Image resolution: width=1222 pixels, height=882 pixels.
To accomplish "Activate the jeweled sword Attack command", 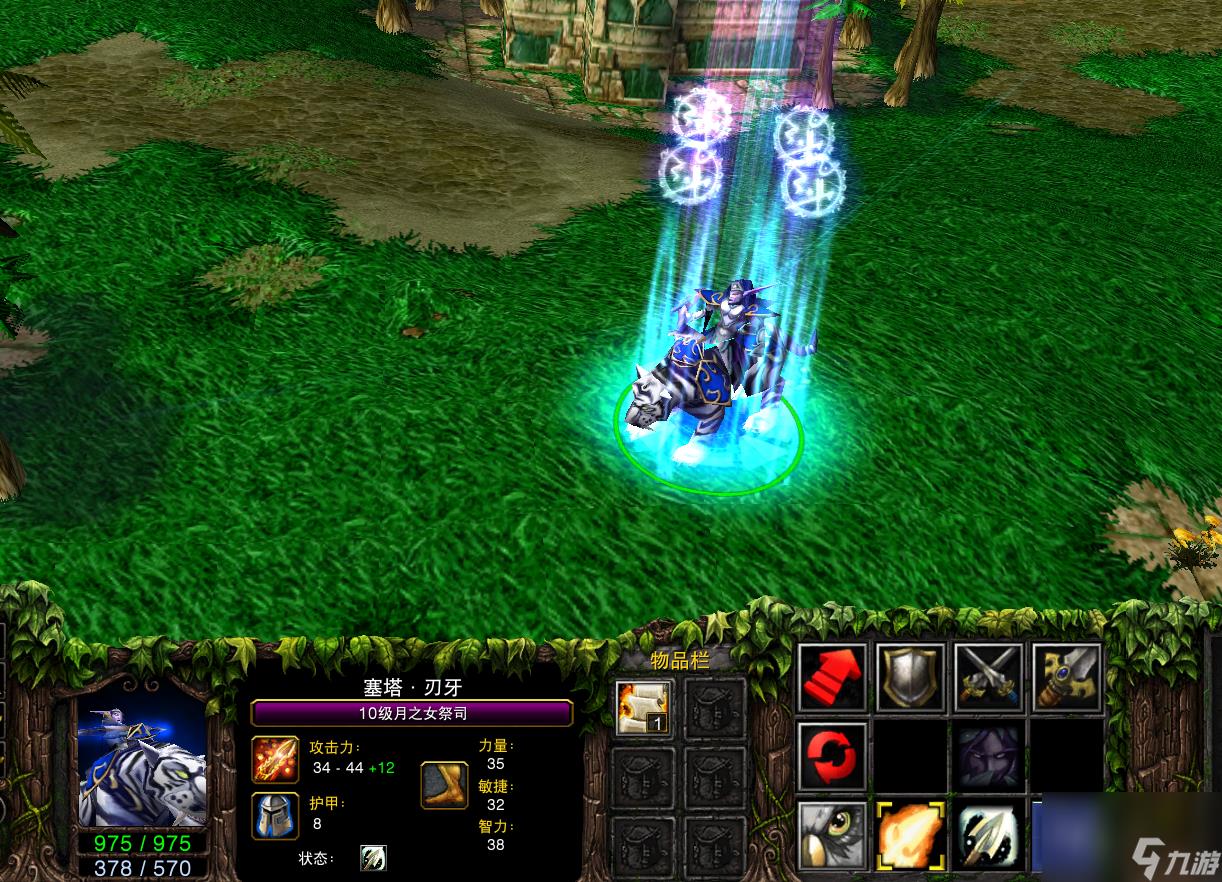I will [1066, 678].
